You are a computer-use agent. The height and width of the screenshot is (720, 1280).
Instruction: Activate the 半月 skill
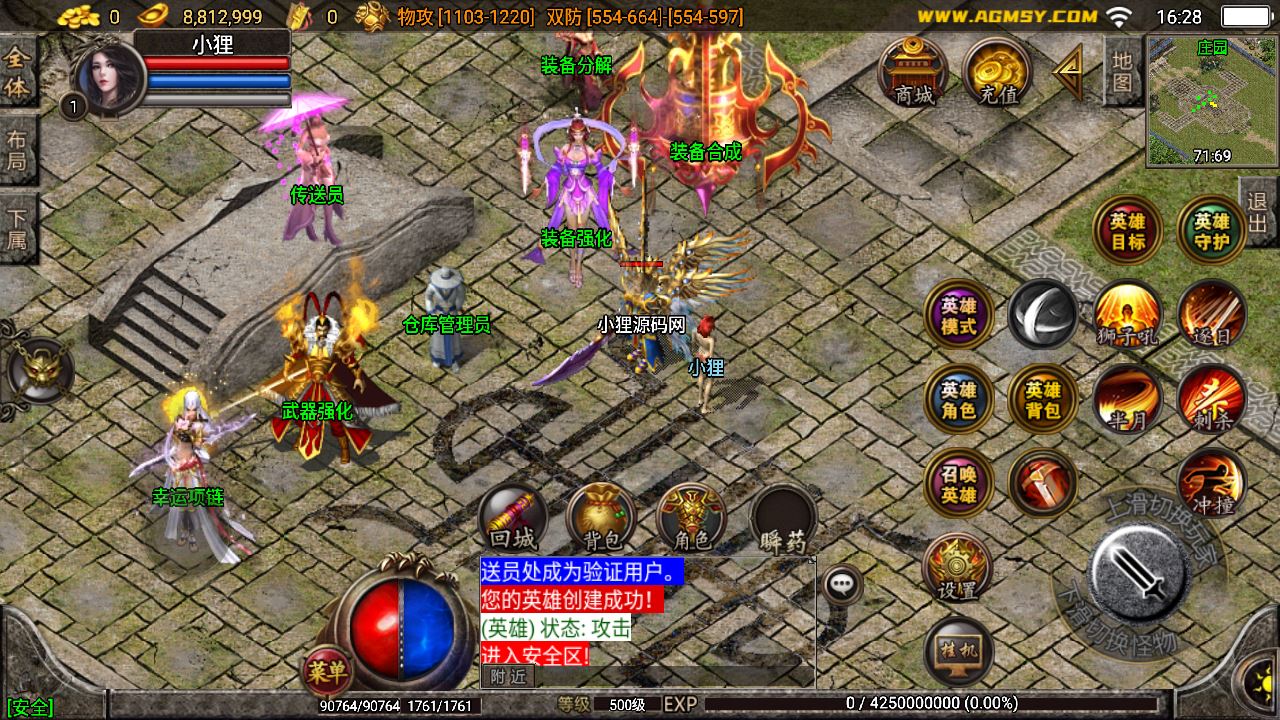click(x=1128, y=401)
